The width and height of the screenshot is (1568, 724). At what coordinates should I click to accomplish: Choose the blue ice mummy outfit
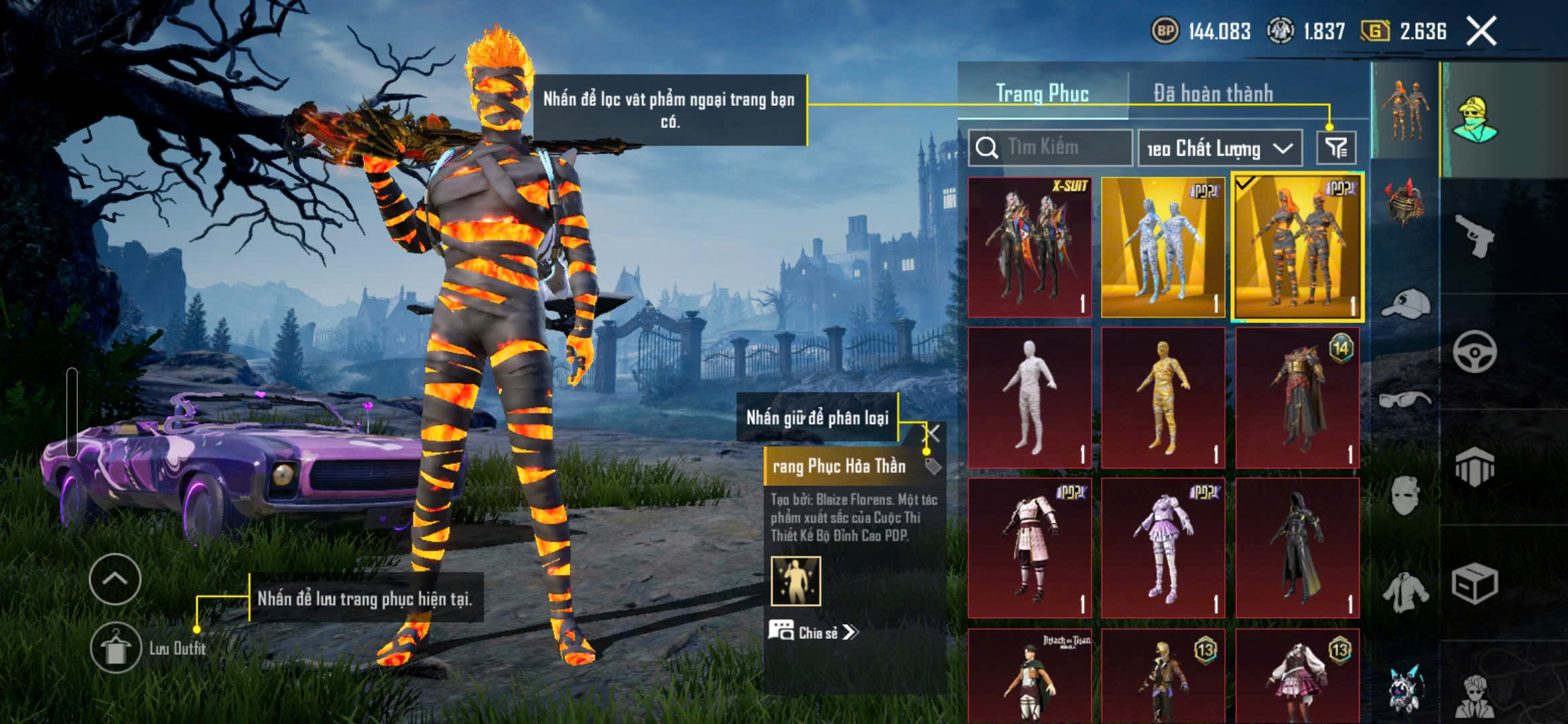[x=1163, y=247]
